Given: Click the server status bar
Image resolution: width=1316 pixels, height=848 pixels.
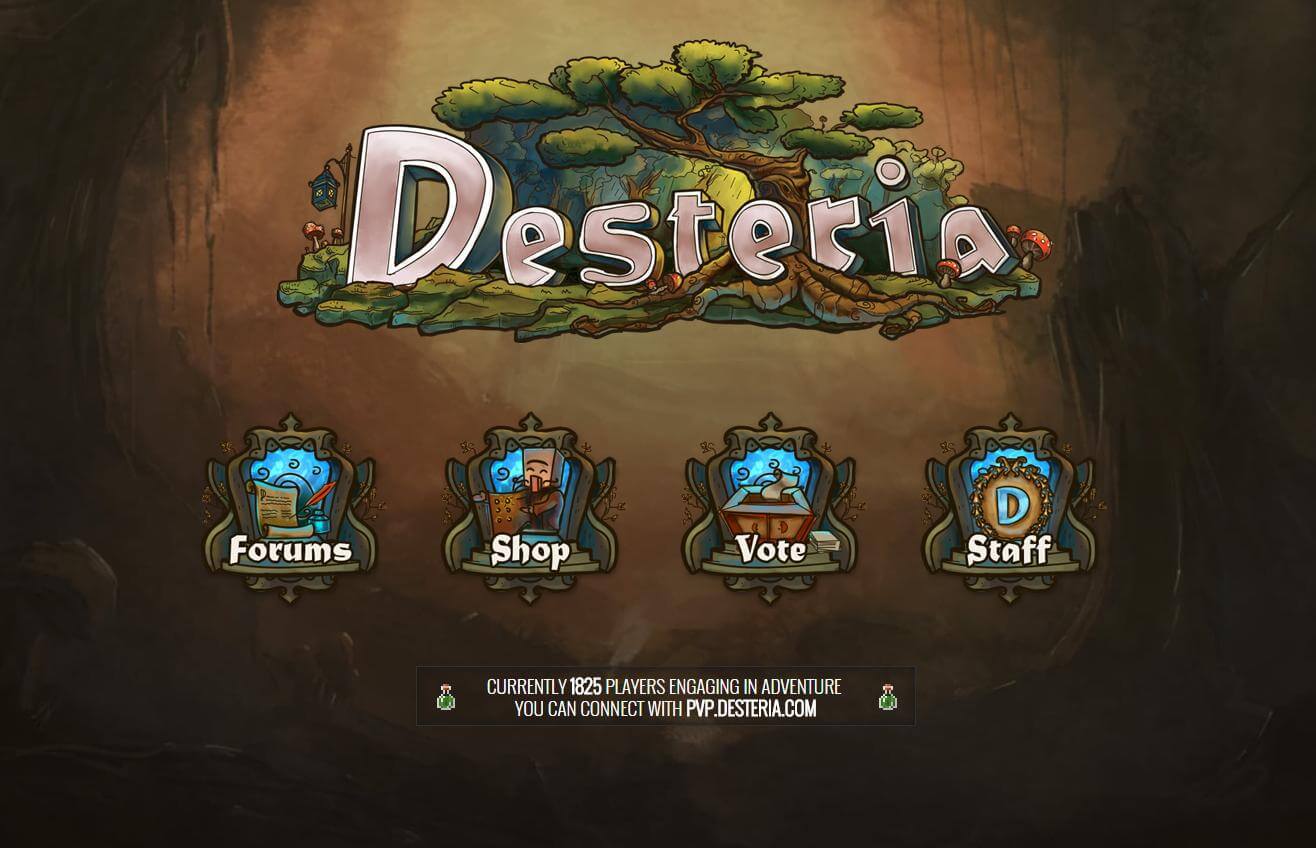Looking at the screenshot, I should coord(664,696).
